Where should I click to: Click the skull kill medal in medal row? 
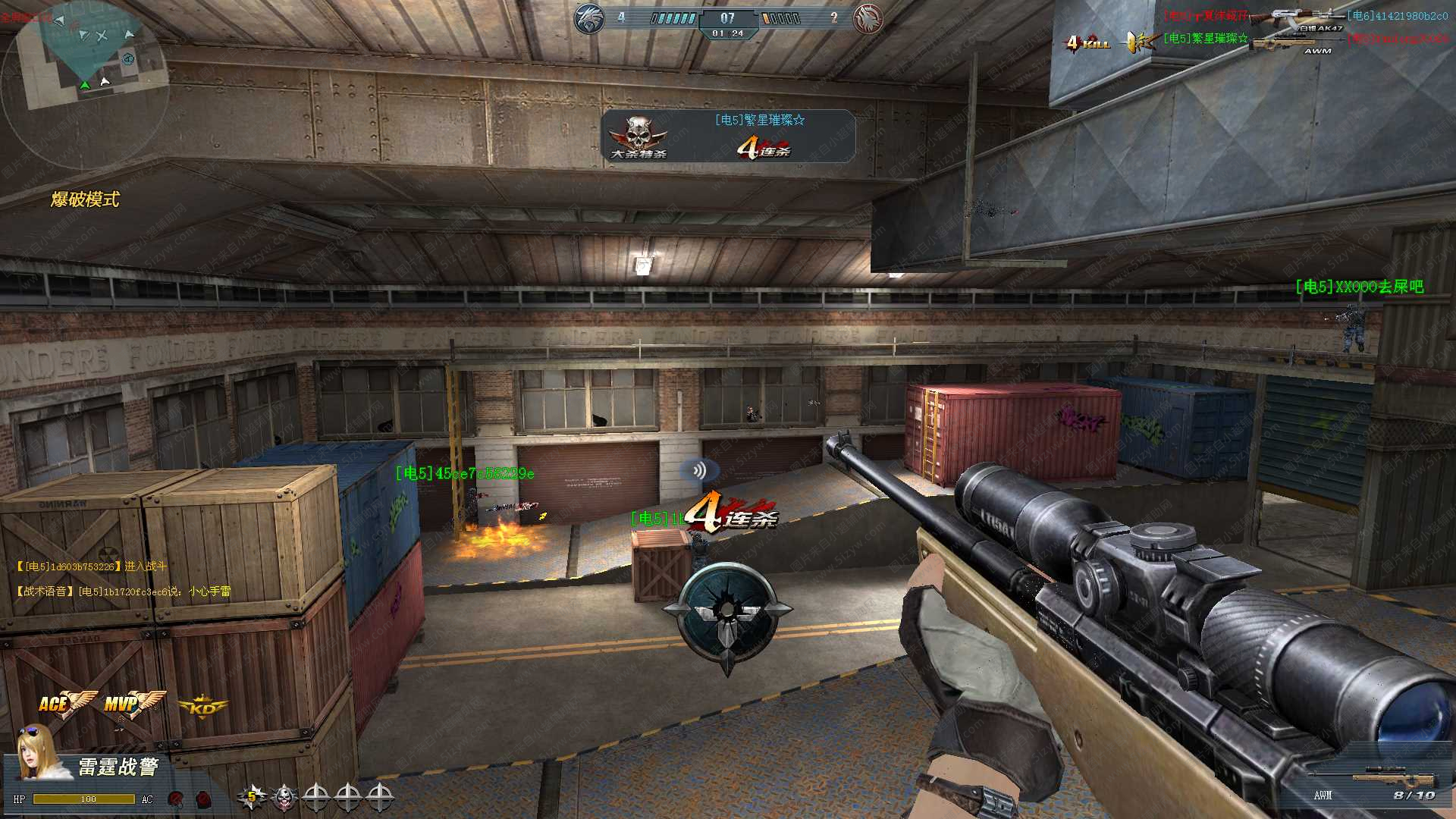point(284,797)
